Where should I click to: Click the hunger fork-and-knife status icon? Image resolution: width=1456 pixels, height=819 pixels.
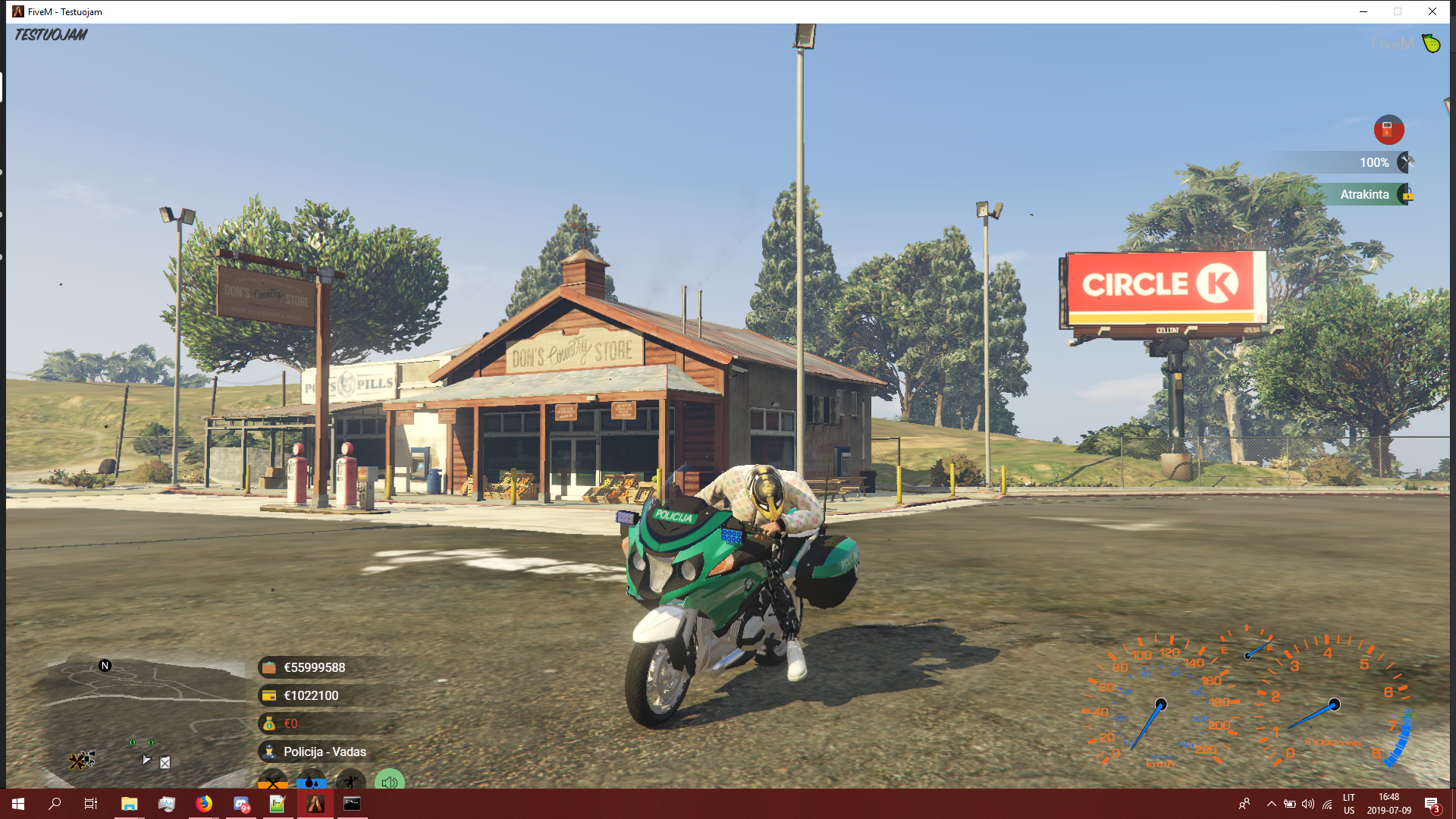[273, 781]
